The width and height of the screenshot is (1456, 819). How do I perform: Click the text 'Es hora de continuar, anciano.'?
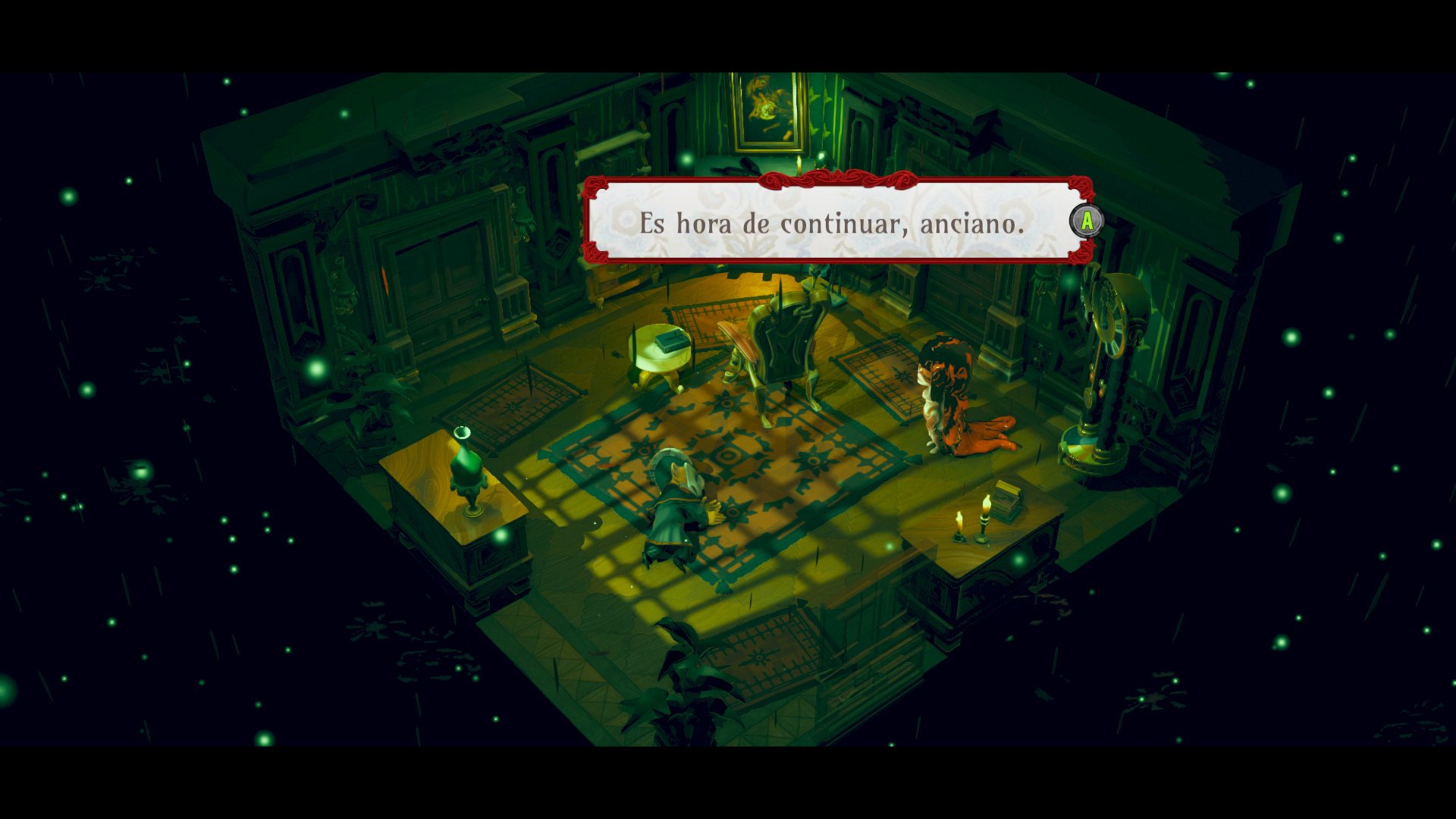click(834, 223)
